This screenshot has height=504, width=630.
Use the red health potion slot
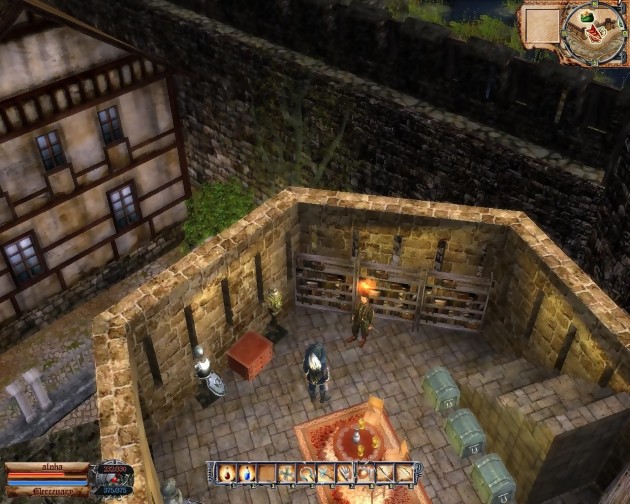227,473
